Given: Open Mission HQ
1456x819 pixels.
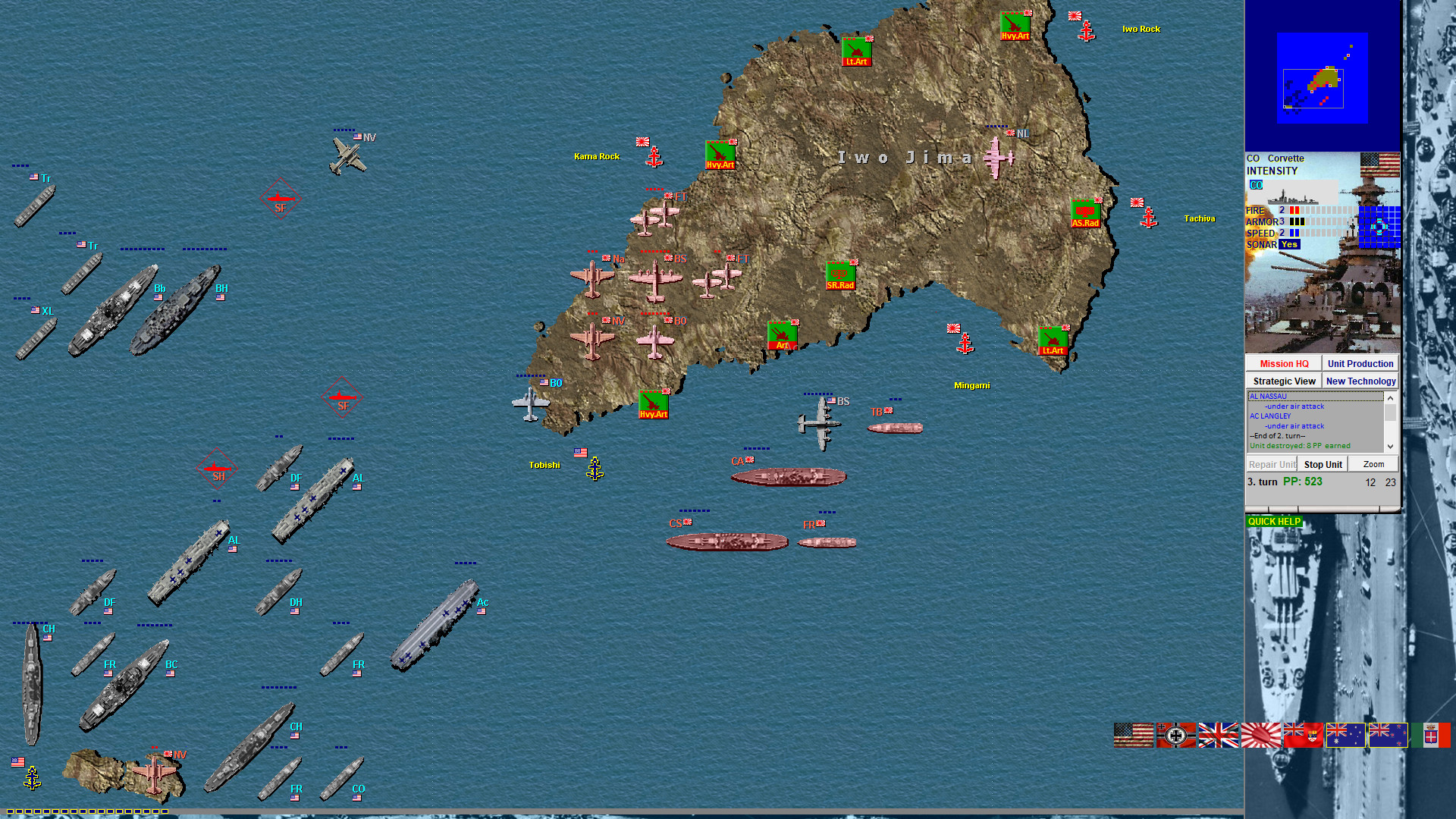Looking at the screenshot, I should 1283,363.
